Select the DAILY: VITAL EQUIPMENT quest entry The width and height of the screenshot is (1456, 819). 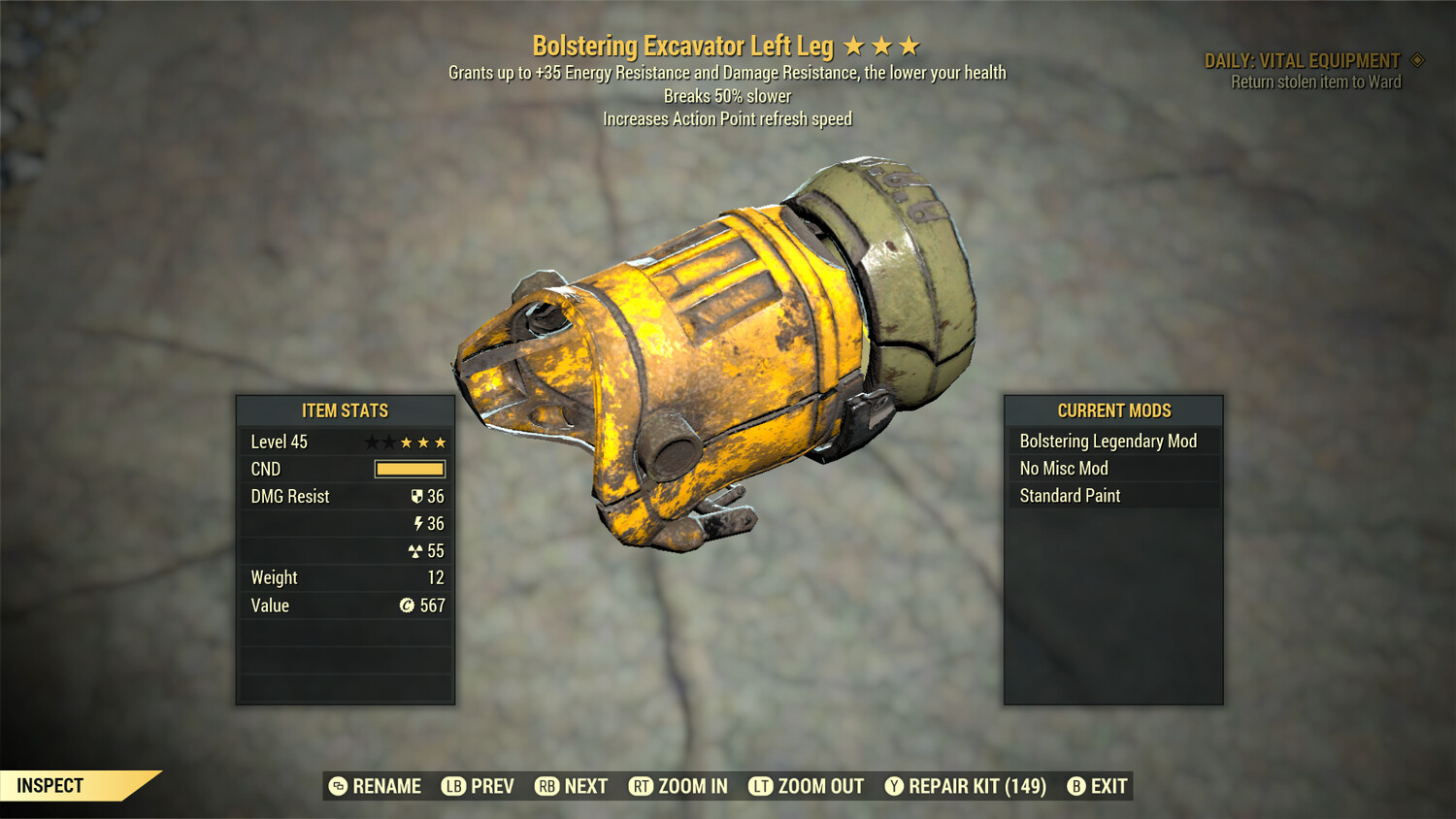point(1305,59)
